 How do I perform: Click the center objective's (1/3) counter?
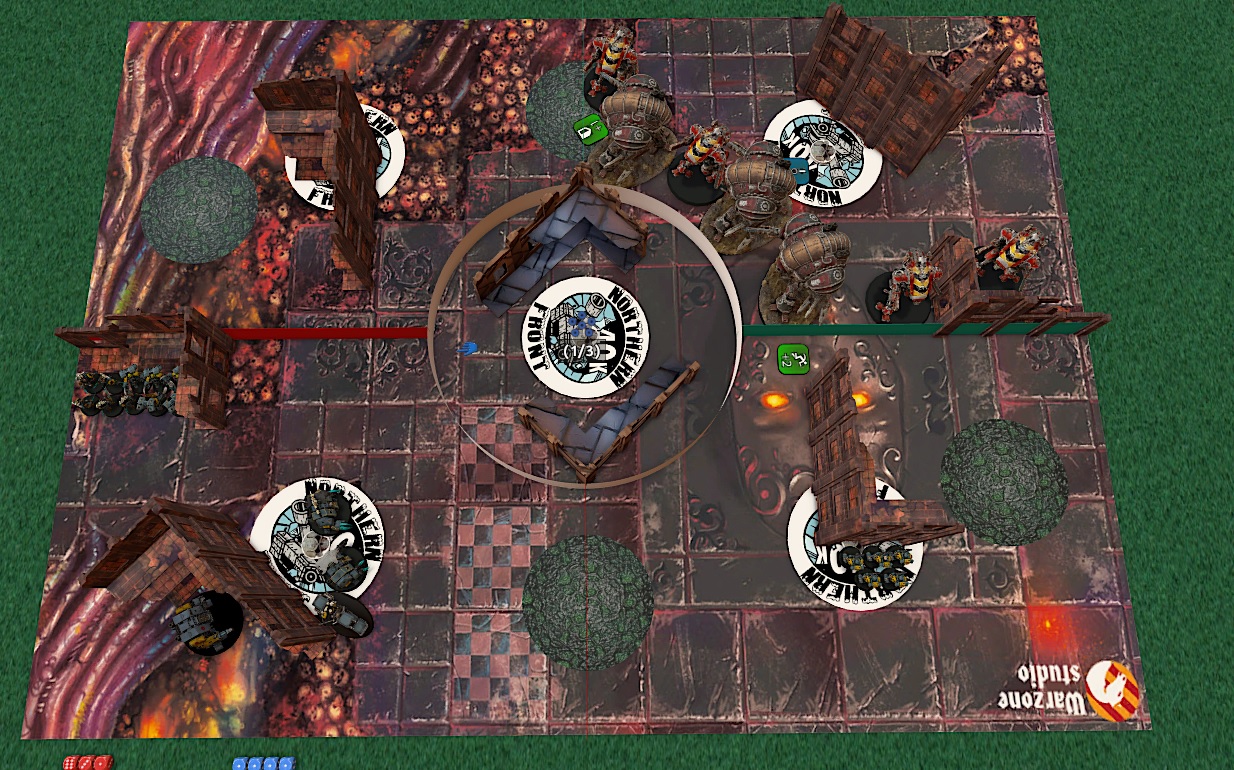584,351
